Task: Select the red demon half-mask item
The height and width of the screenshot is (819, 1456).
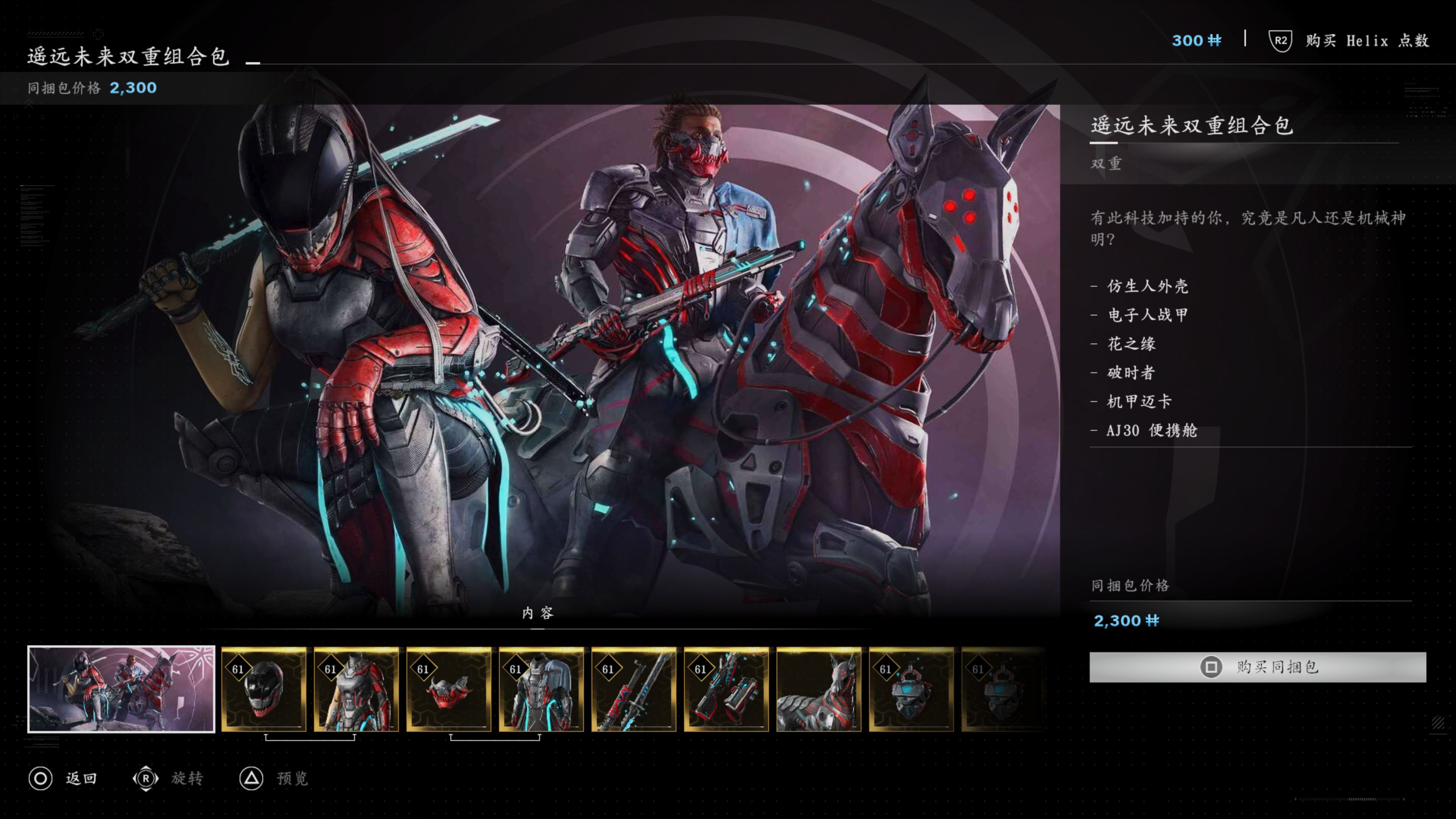Action: pos(449,689)
